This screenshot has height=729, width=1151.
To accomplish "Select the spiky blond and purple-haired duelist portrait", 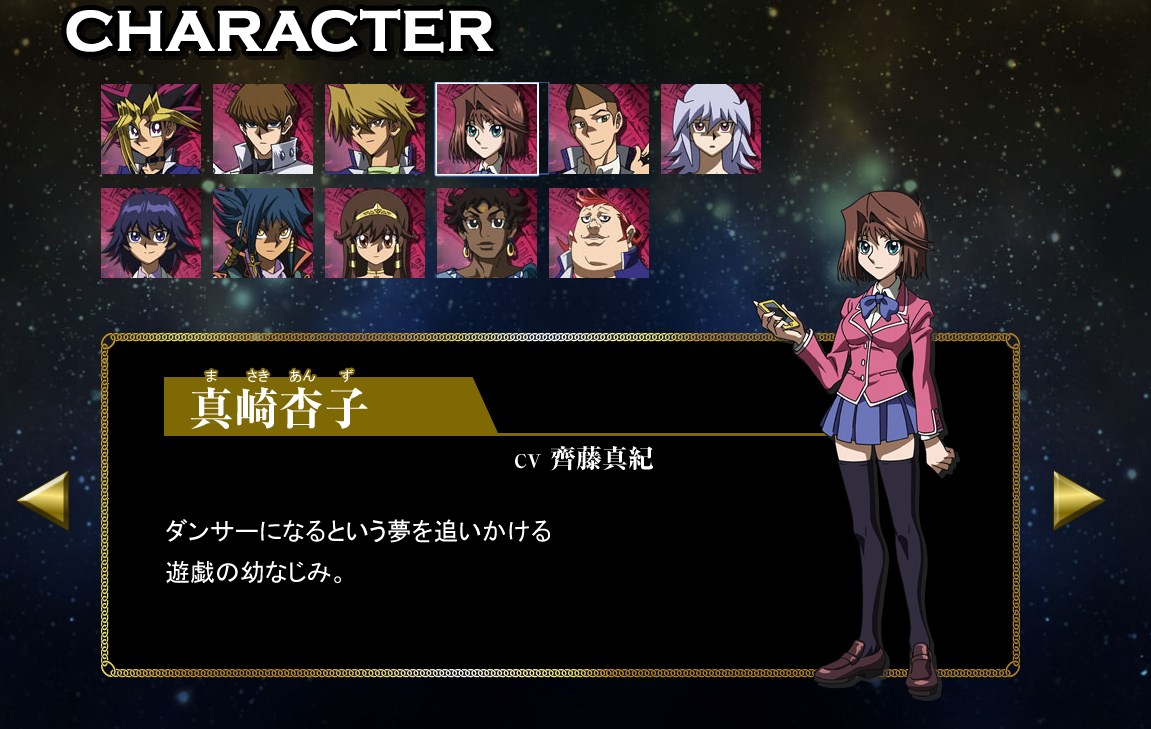I will [151, 129].
